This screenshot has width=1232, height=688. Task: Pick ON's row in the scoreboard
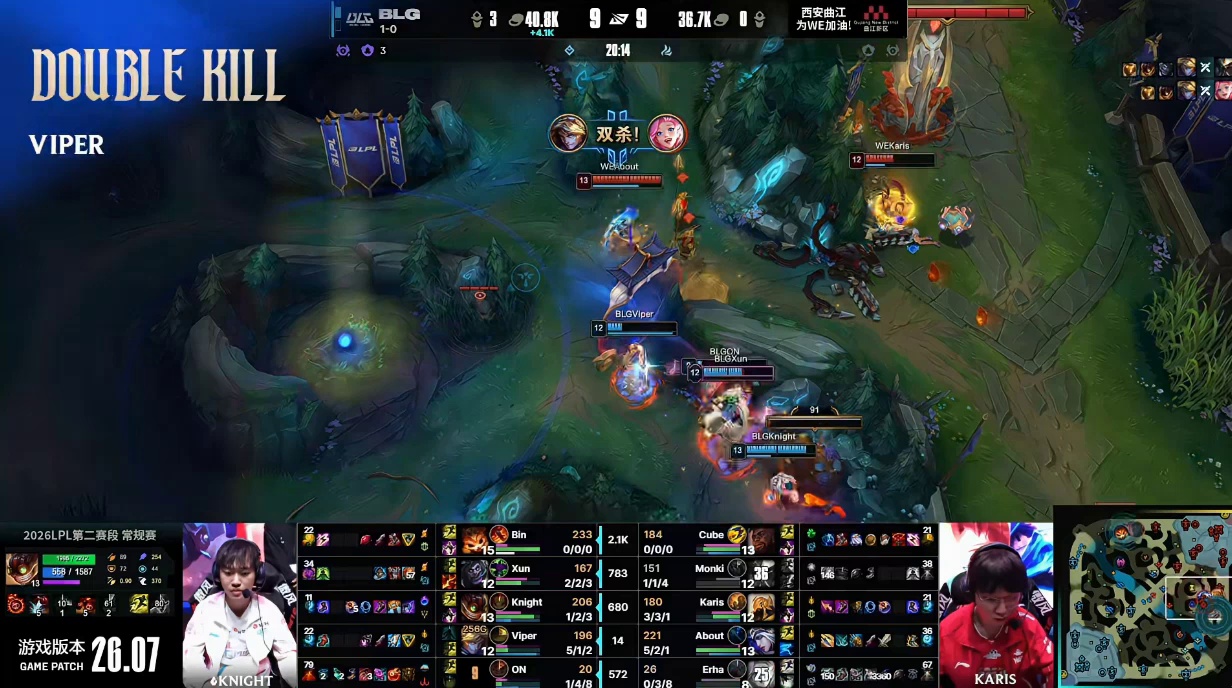(518, 673)
